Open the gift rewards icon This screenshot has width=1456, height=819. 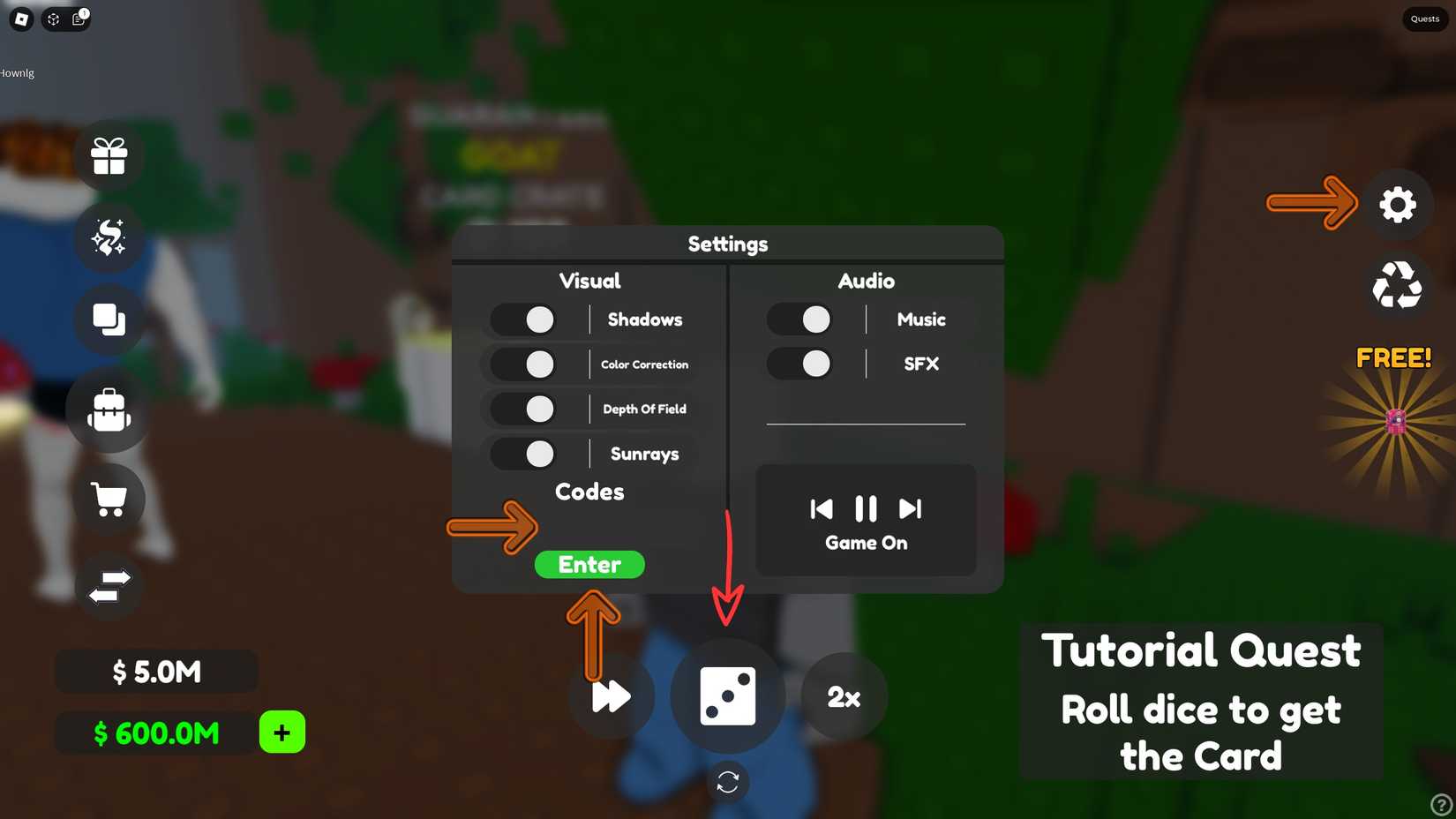pos(109,155)
